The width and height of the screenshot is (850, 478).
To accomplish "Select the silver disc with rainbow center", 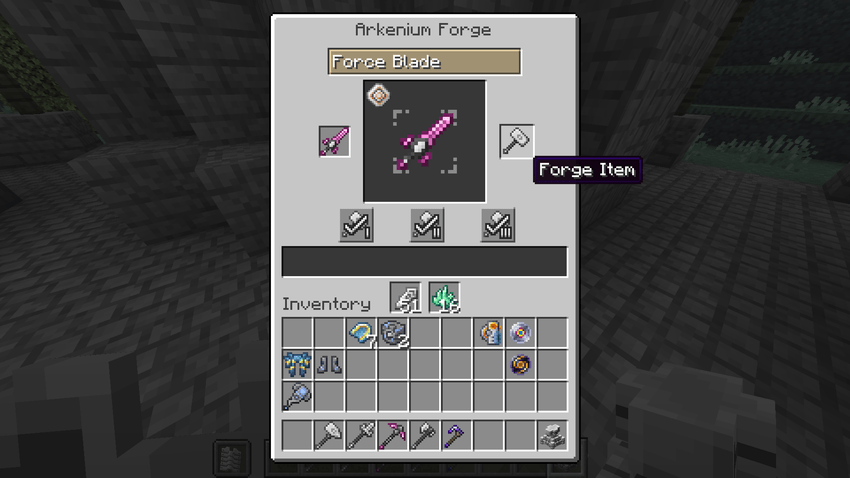I will click(x=520, y=333).
